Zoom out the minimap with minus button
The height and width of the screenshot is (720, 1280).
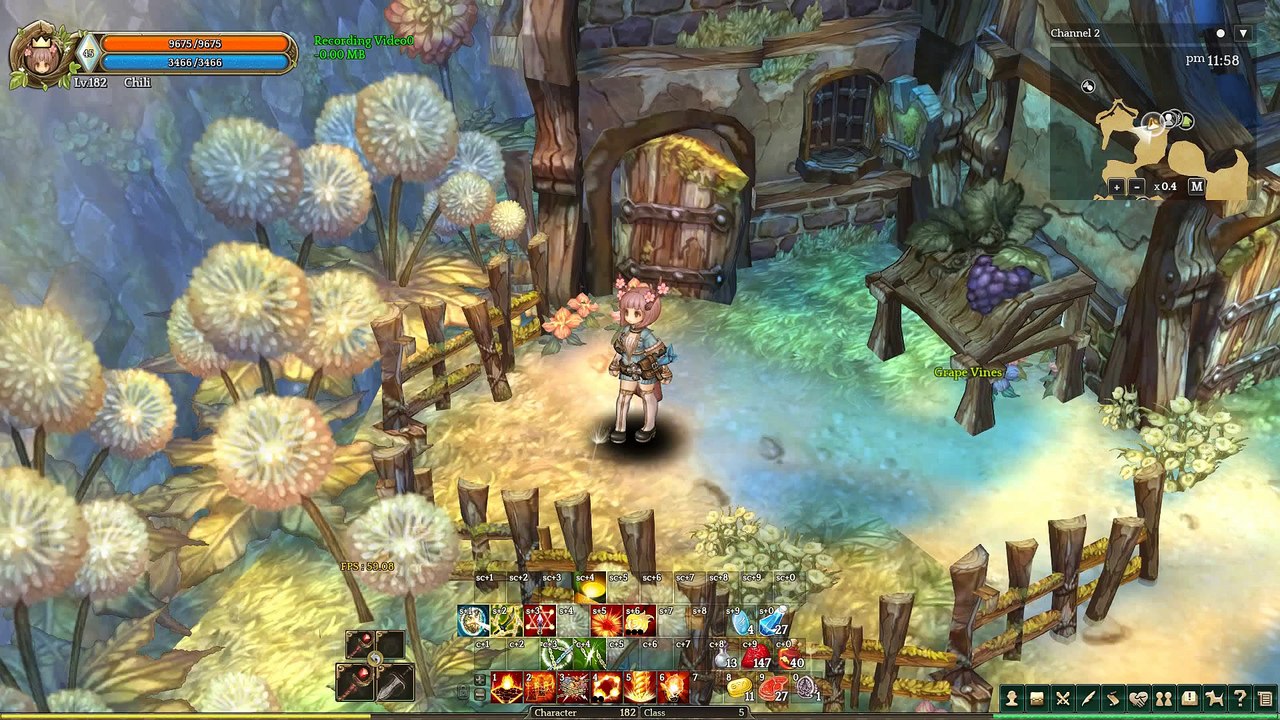tap(1137, 187)
